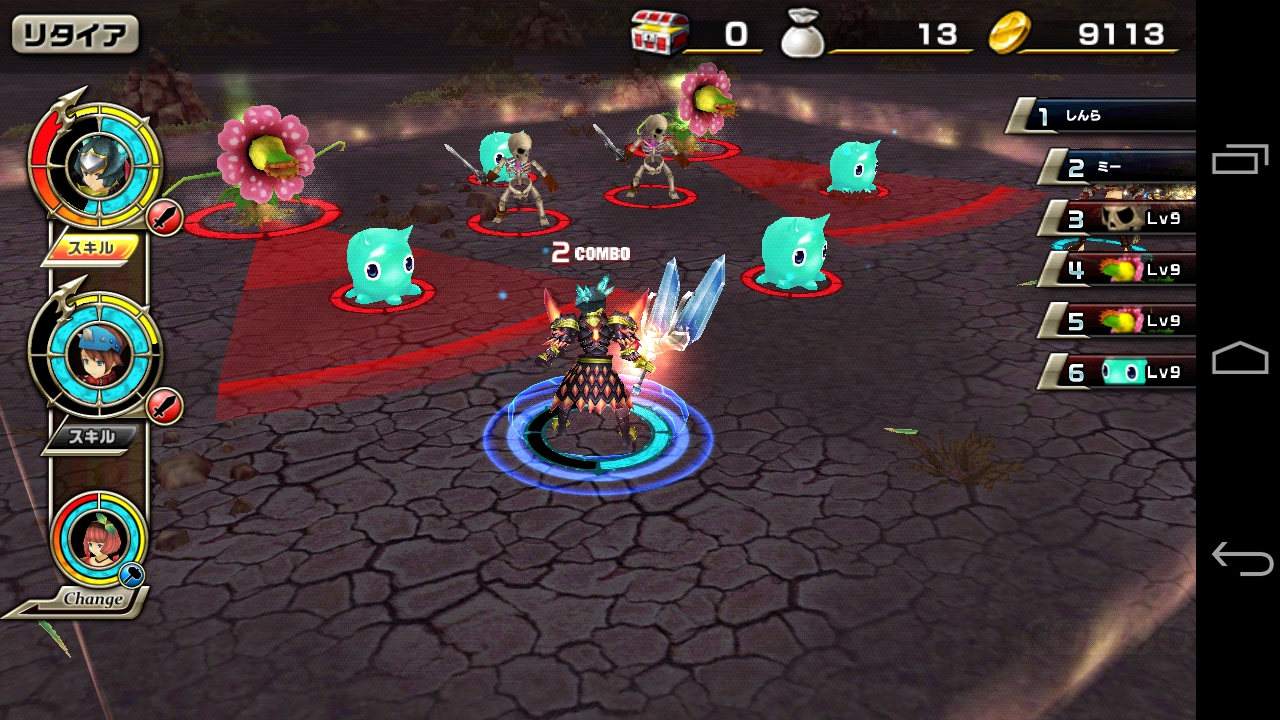Select the dark-helmeted knight portrait
Image resolution: width=1280 pixels, height=720 pixels.
pyautogui.click(x=96, y=167)
